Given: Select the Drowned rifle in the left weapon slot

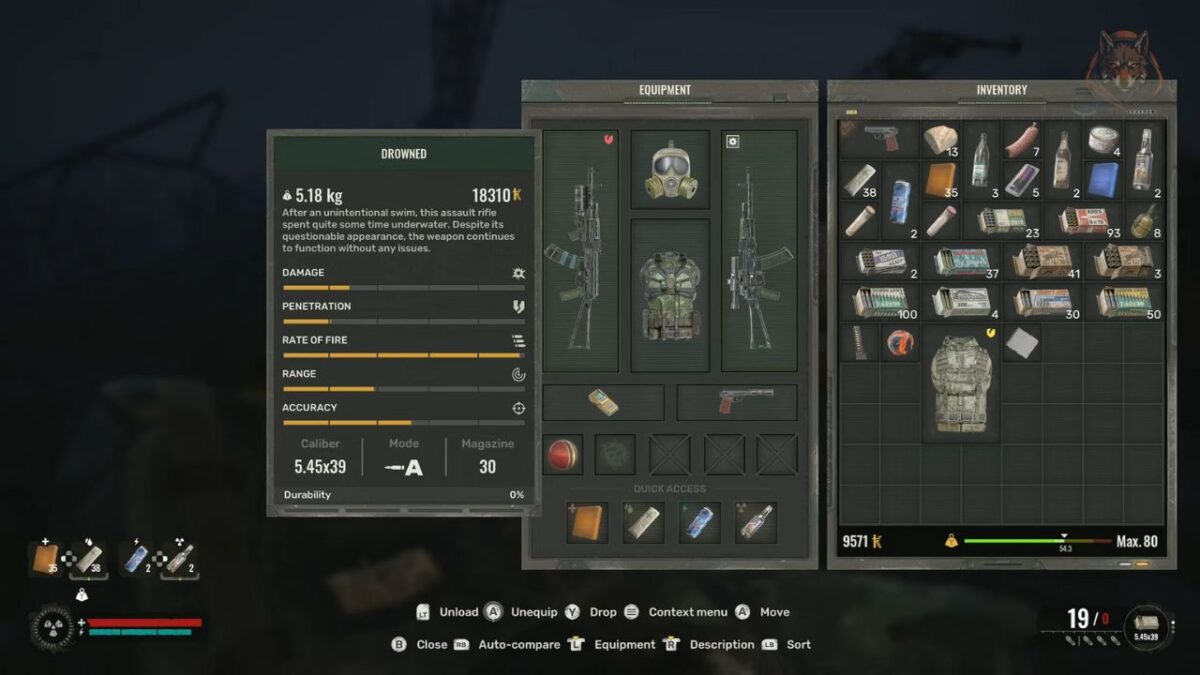Looking at the screenshot, I should pyautogui.click(x=579, y=250).
